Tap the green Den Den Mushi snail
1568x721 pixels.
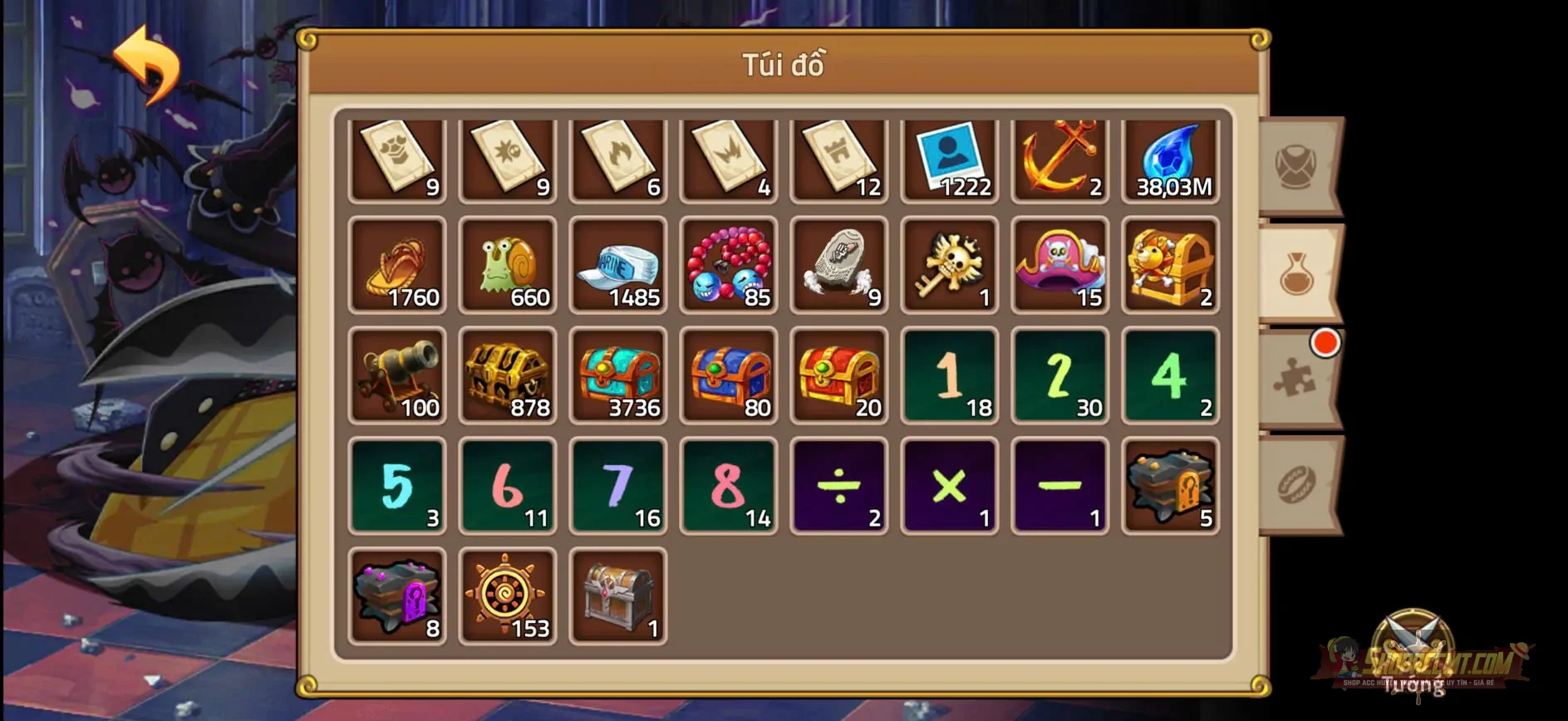coord(508,266)
